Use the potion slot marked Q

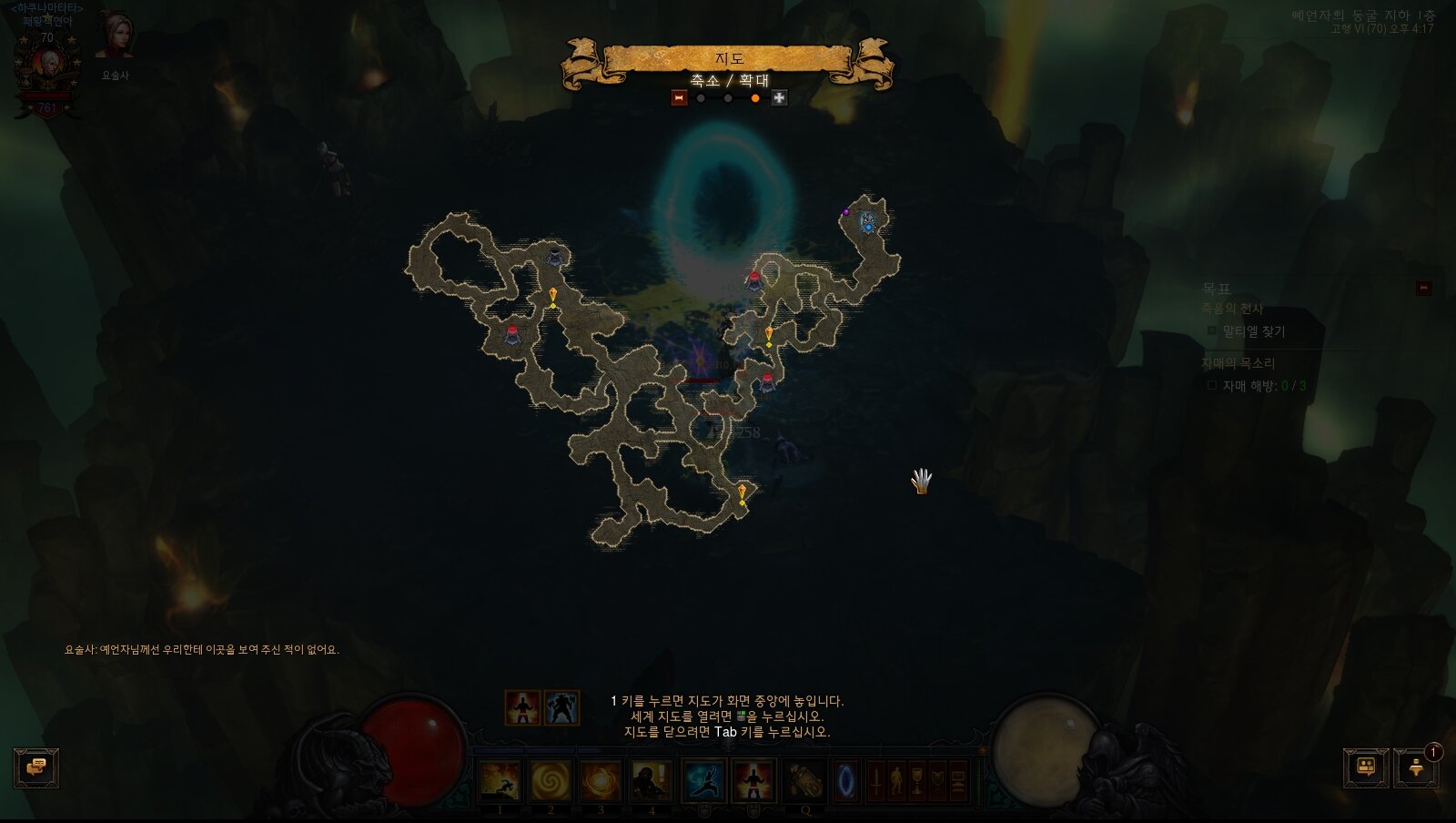point(804,781)
